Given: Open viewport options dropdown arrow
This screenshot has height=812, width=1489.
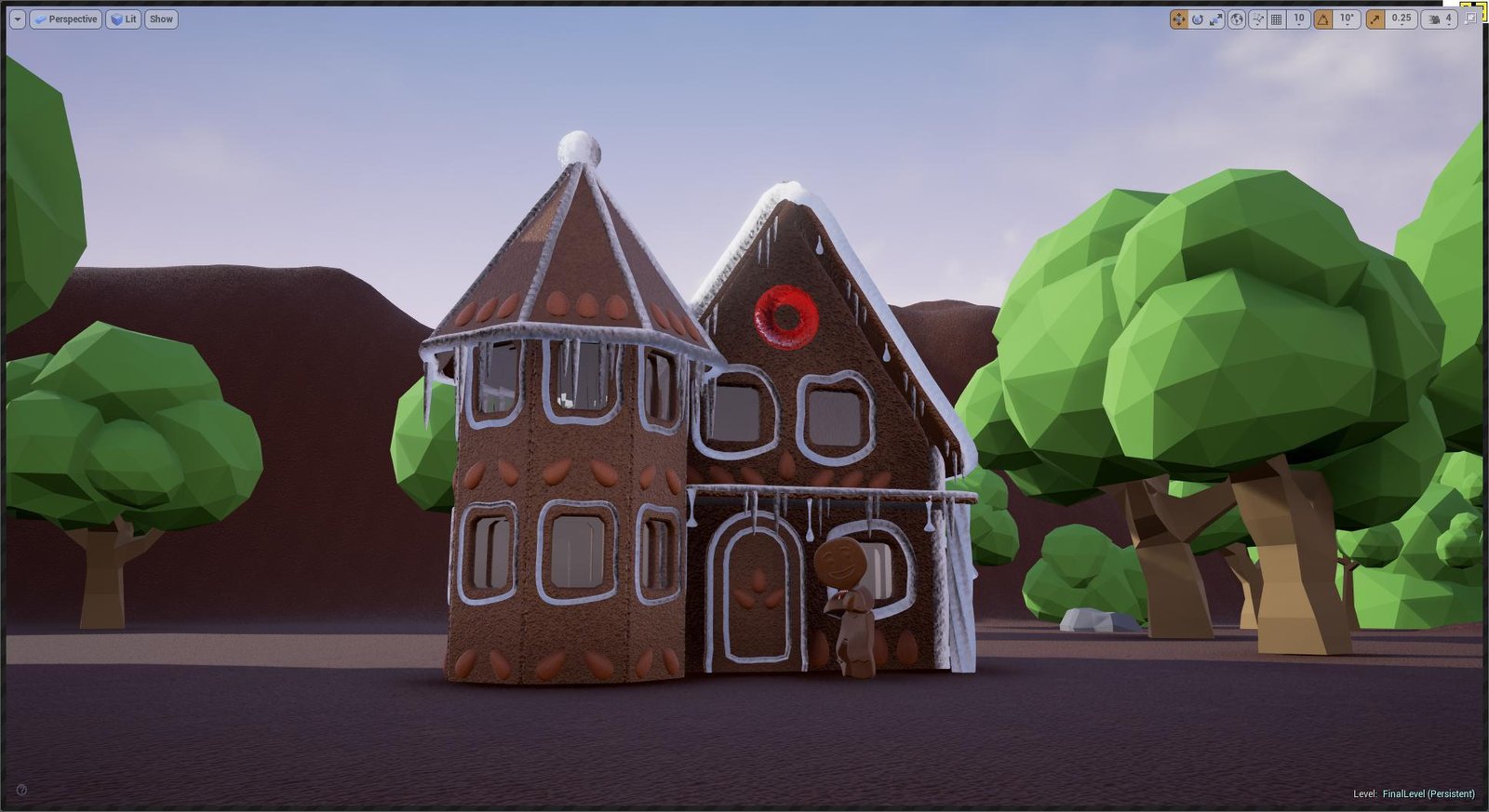Looking at the screenshot, I should [16, 19].
